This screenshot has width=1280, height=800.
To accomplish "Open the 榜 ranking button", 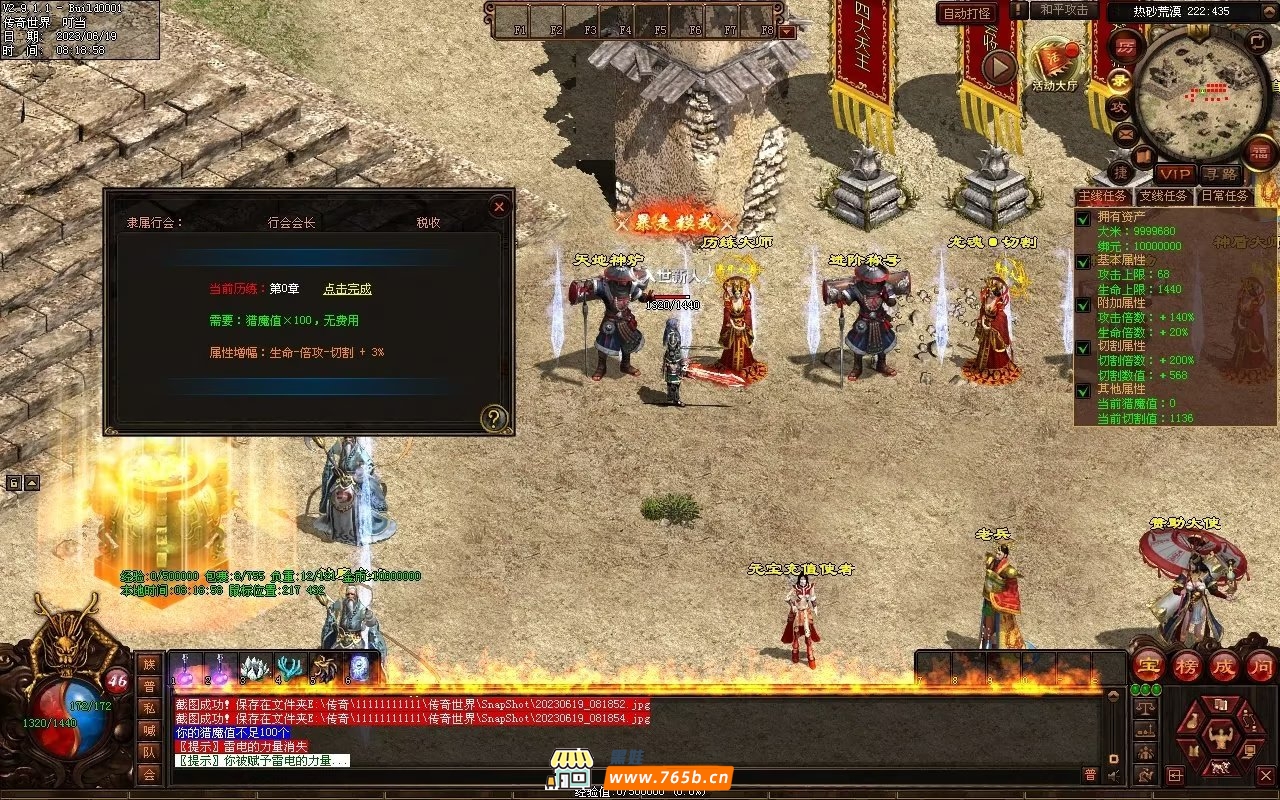I will 1187,665.
